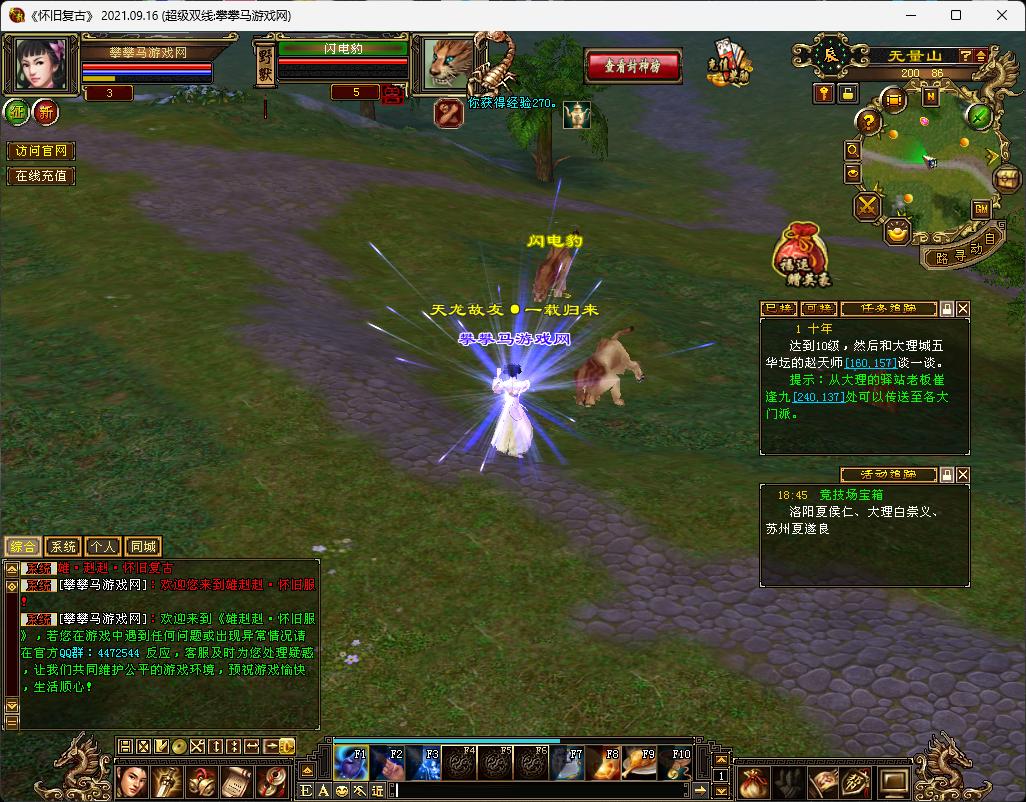
Task: Open the 福运赠英豪 lucky bag icon
Action: [x=802, y=252]
